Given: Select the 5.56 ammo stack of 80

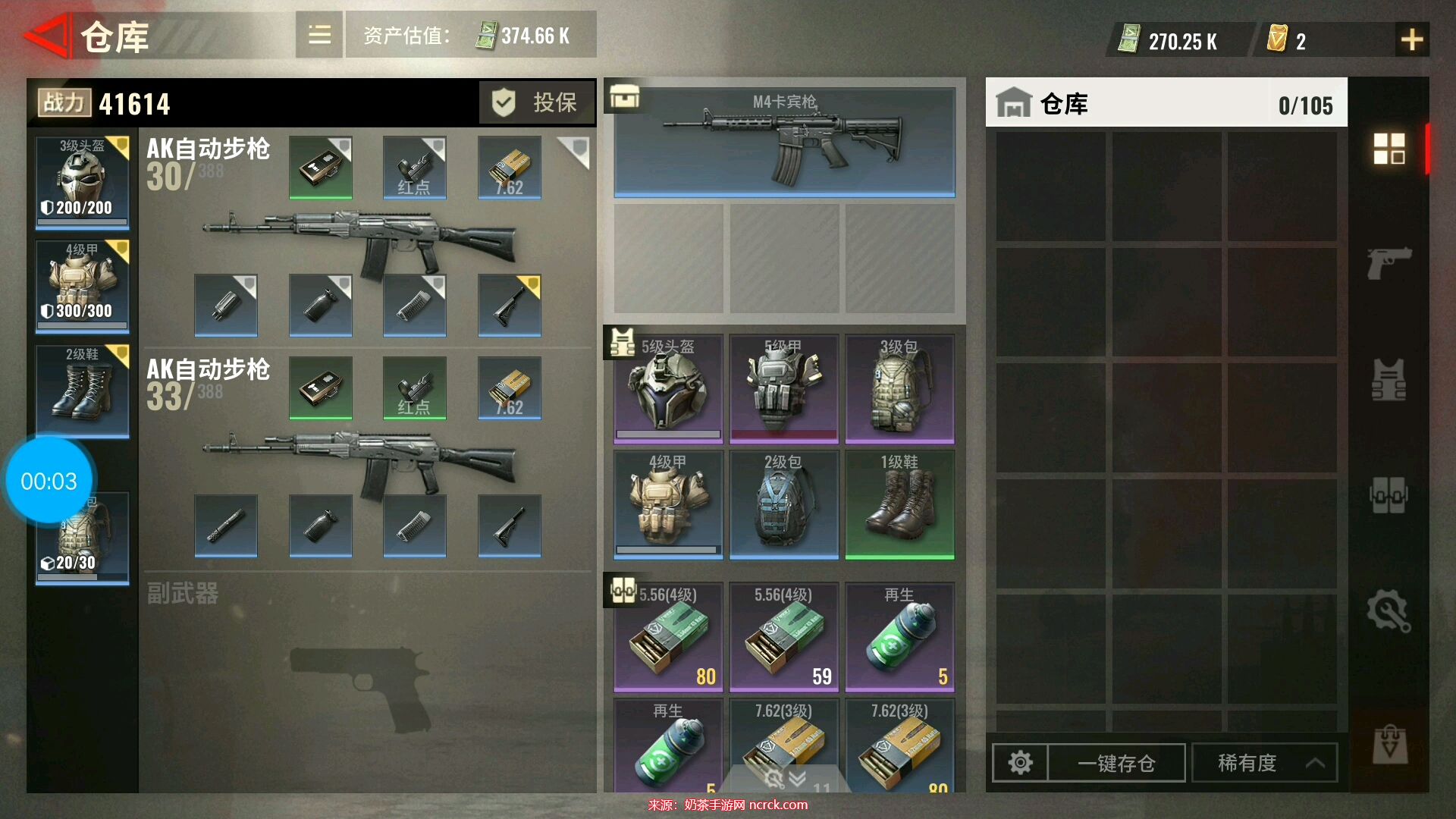Looking at the screenshot, I should coord(668,637).
